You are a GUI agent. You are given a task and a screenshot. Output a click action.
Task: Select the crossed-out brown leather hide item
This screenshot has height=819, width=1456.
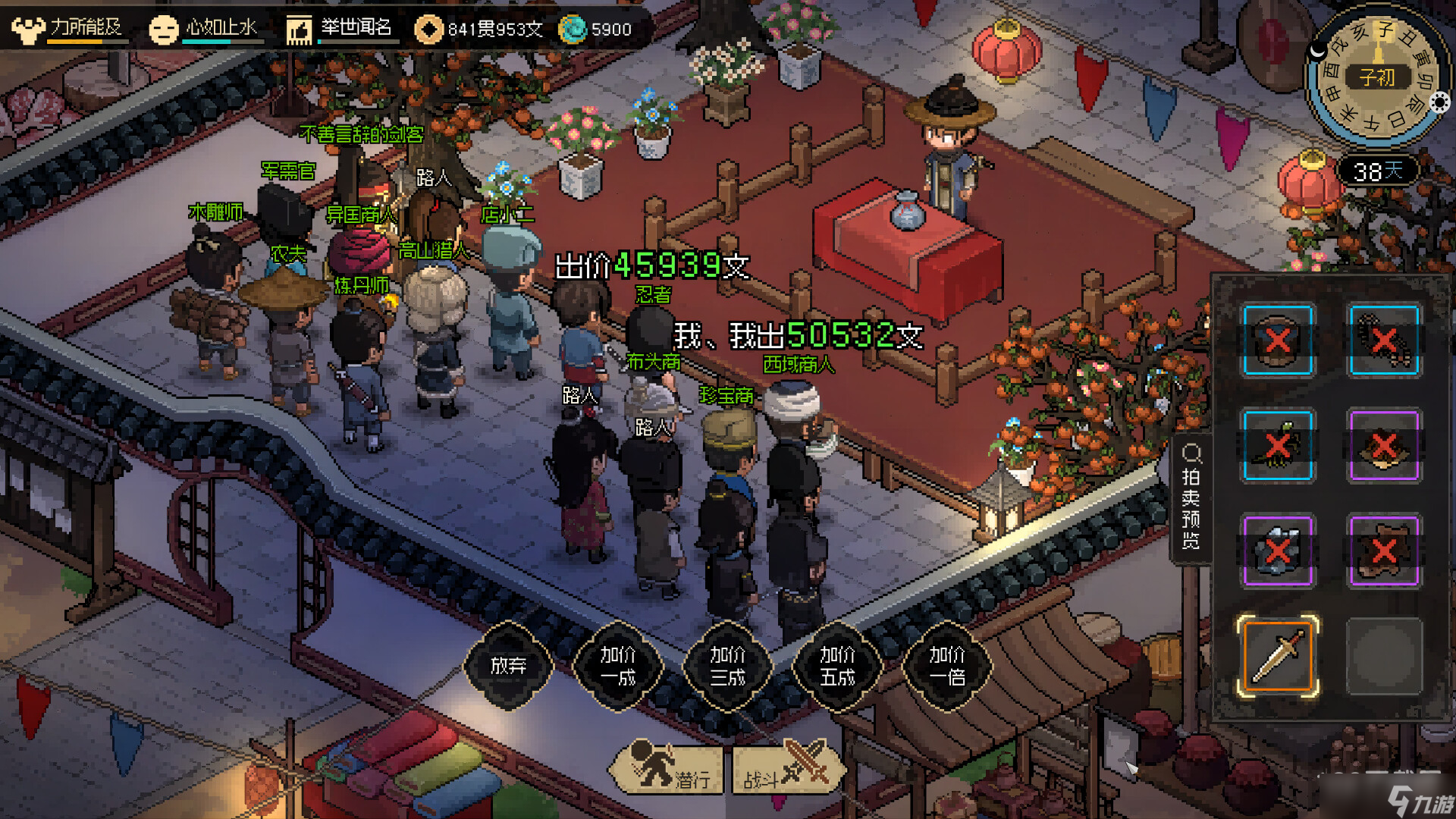[1384, 551]
